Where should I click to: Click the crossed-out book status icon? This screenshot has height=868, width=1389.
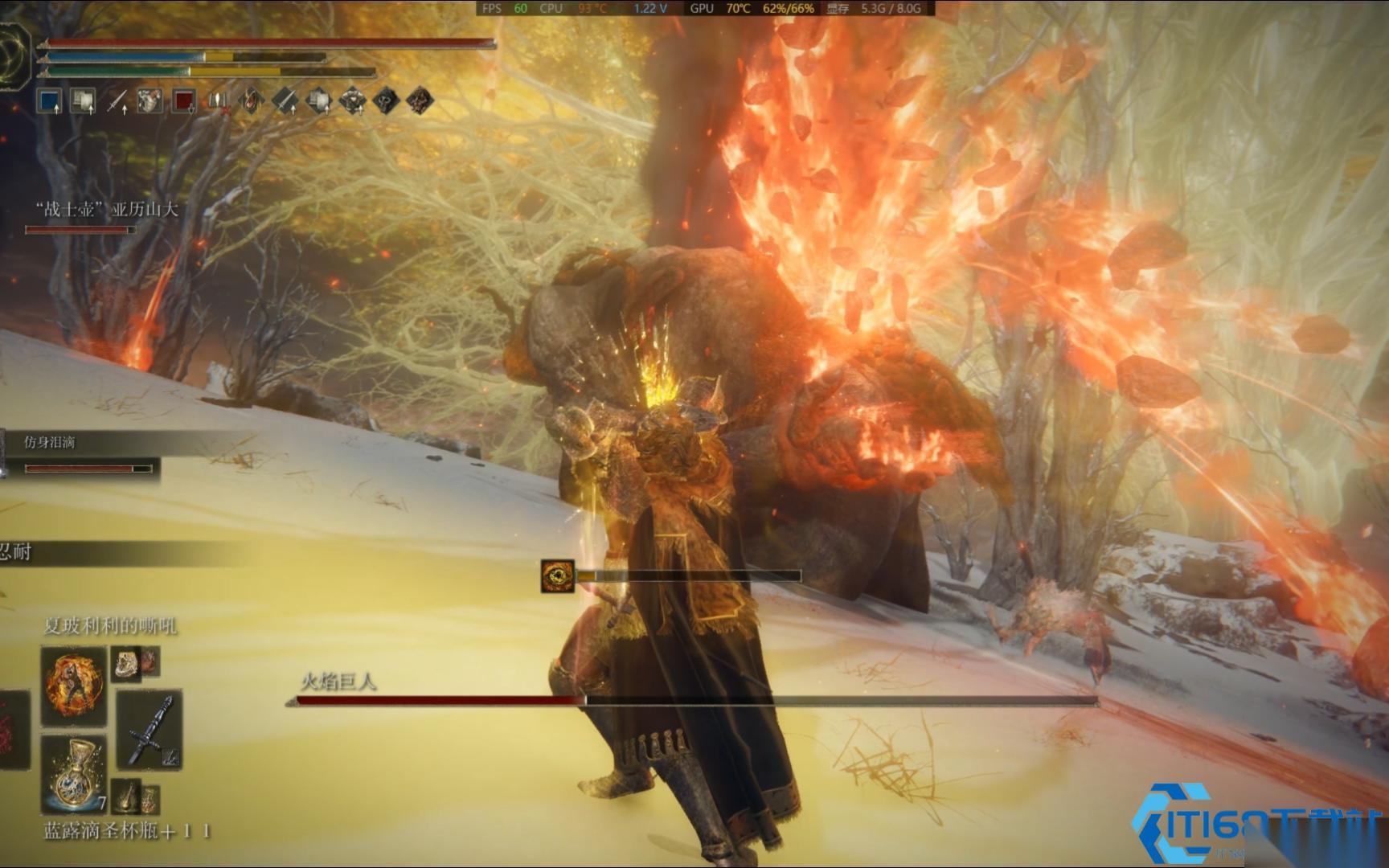click(x=218, y=101)
